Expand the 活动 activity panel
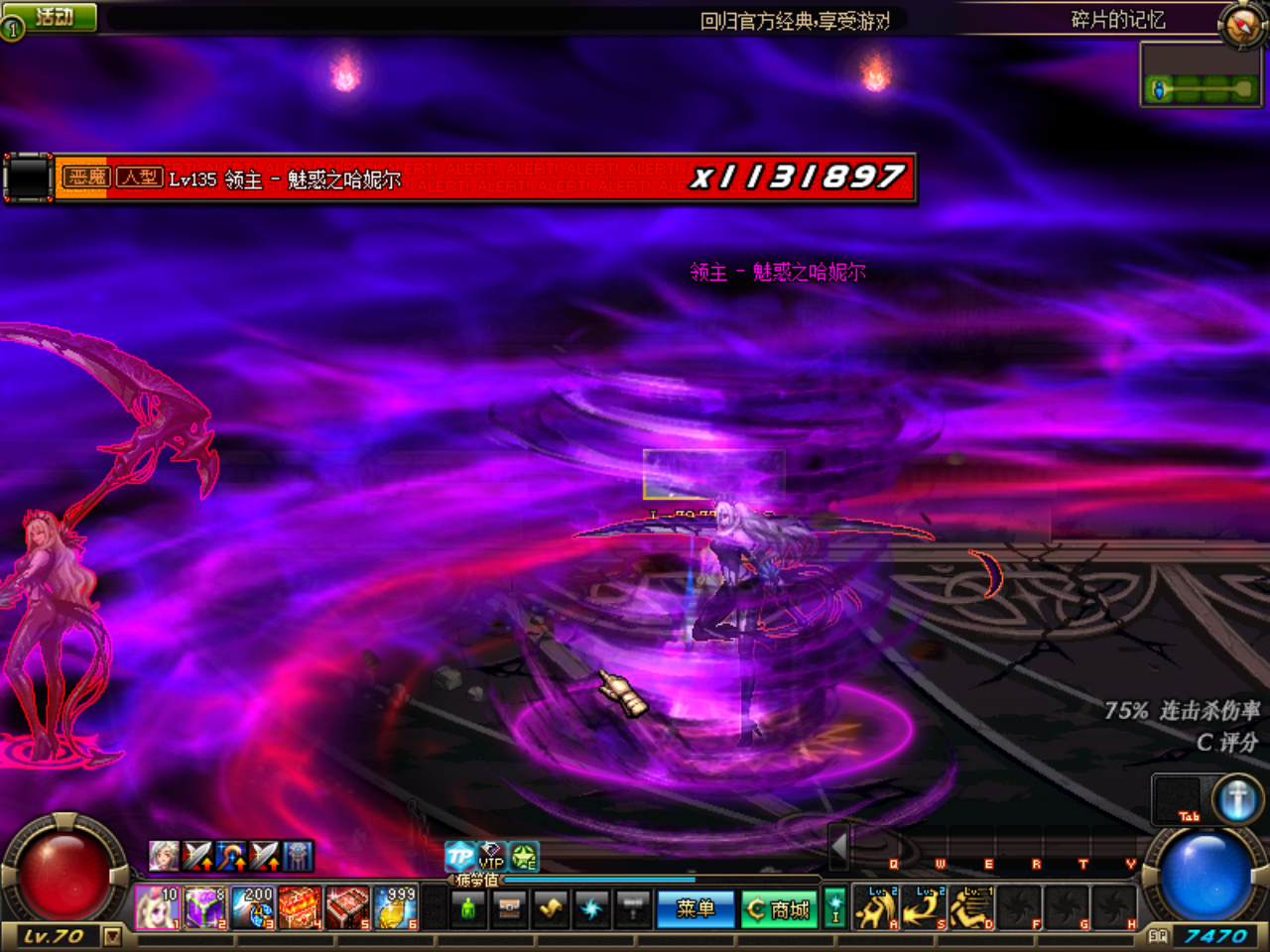Screen dimensions: 1270x952 [x=52, y=14]
